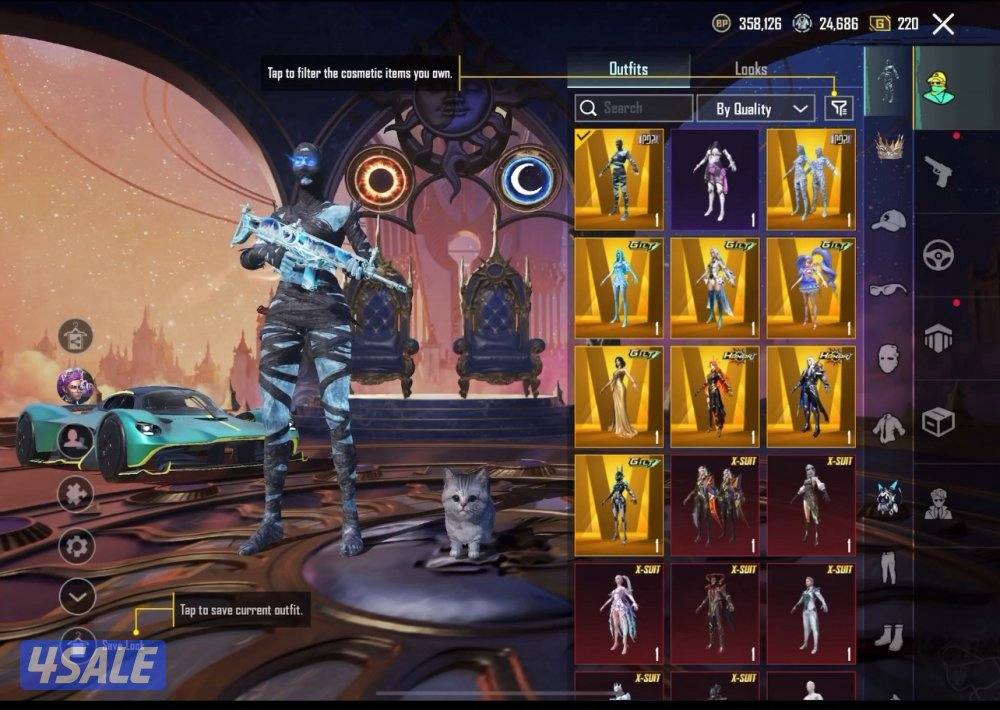Choose the purple-background outfit tile

pyautogui.click(x=714, y=180)
